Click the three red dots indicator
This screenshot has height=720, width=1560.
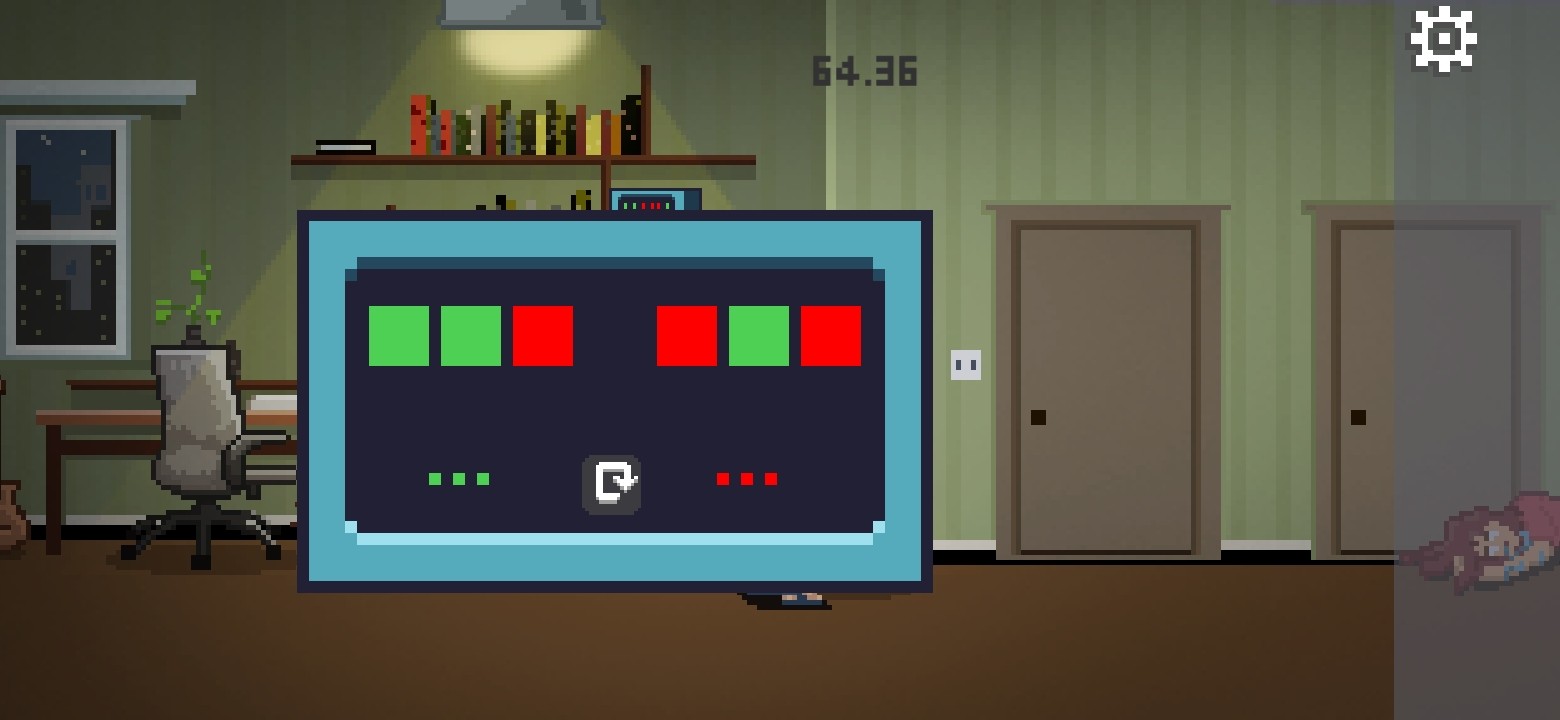745,478
